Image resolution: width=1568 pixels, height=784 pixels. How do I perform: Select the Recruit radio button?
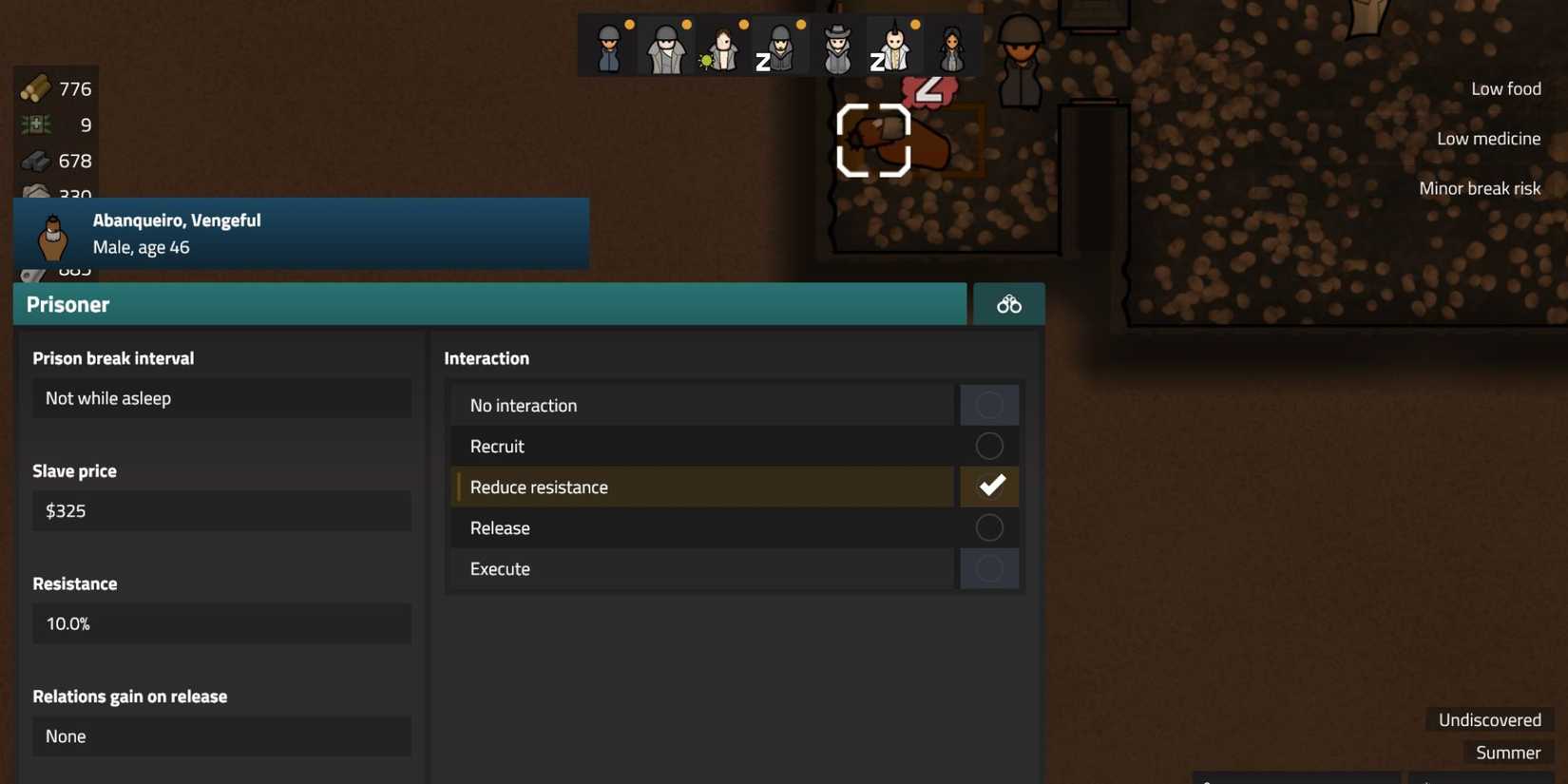pos(989,445)
